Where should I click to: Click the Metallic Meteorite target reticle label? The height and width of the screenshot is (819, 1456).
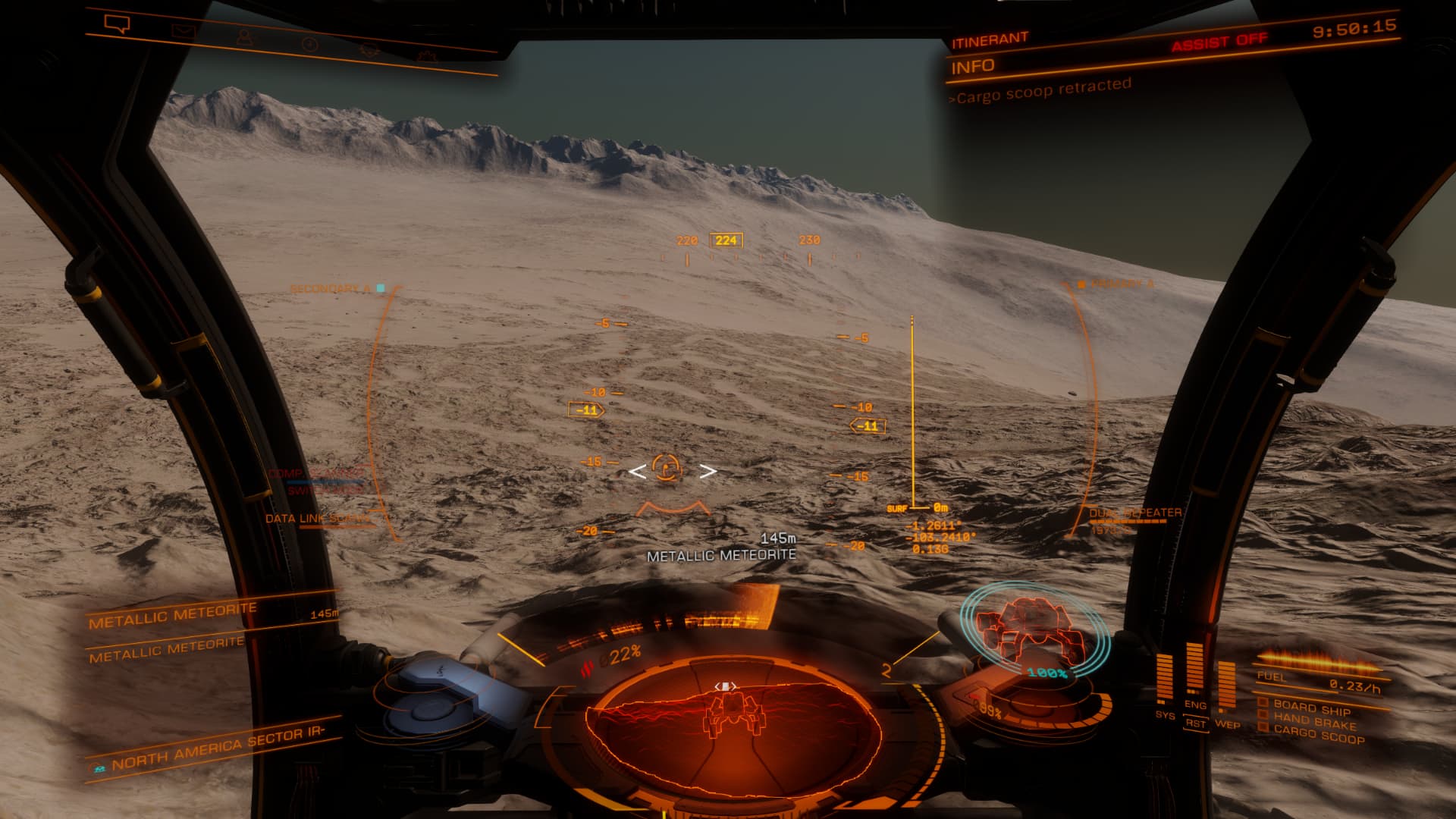pyautogui.click(x=721, y=556)
